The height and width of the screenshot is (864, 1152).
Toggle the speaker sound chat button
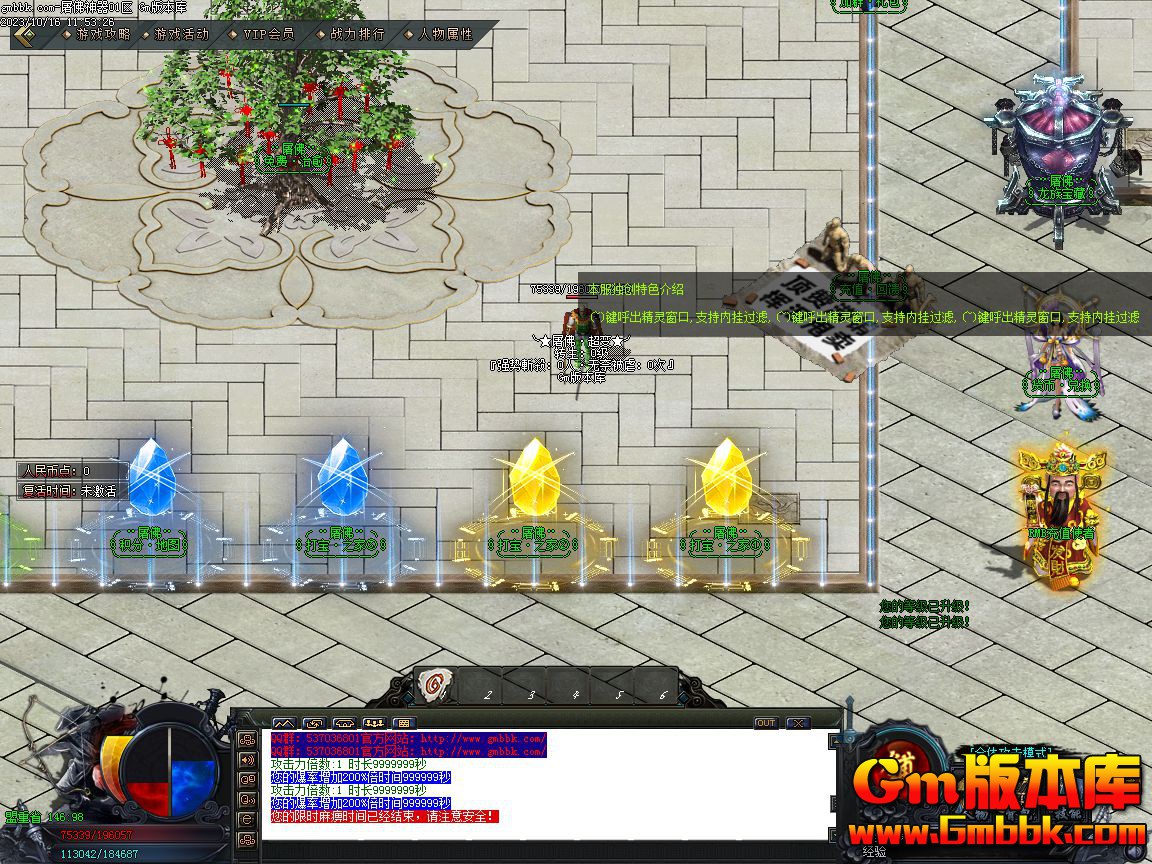(x=247, y=759)
